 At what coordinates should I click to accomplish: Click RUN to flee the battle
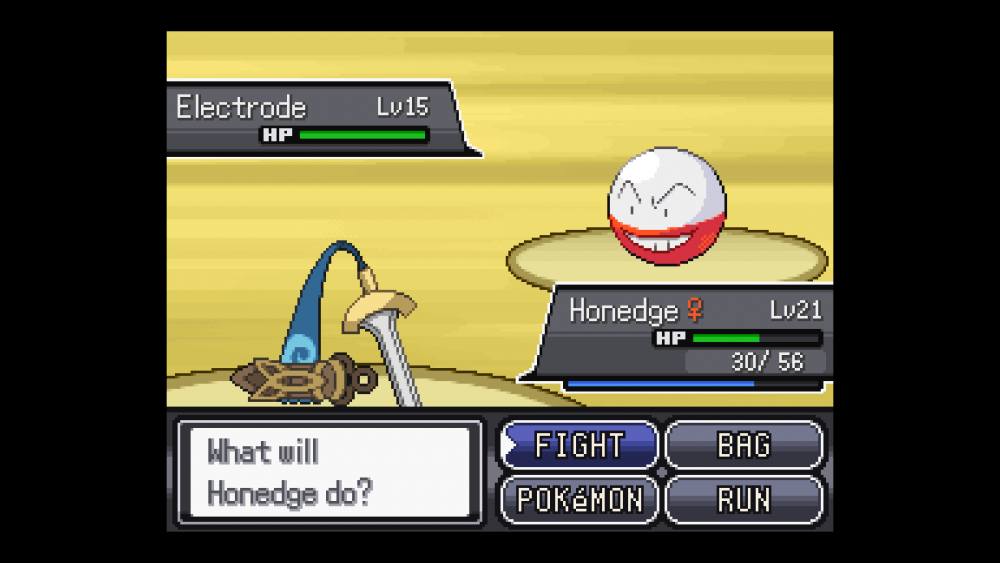tap(744, 498)
